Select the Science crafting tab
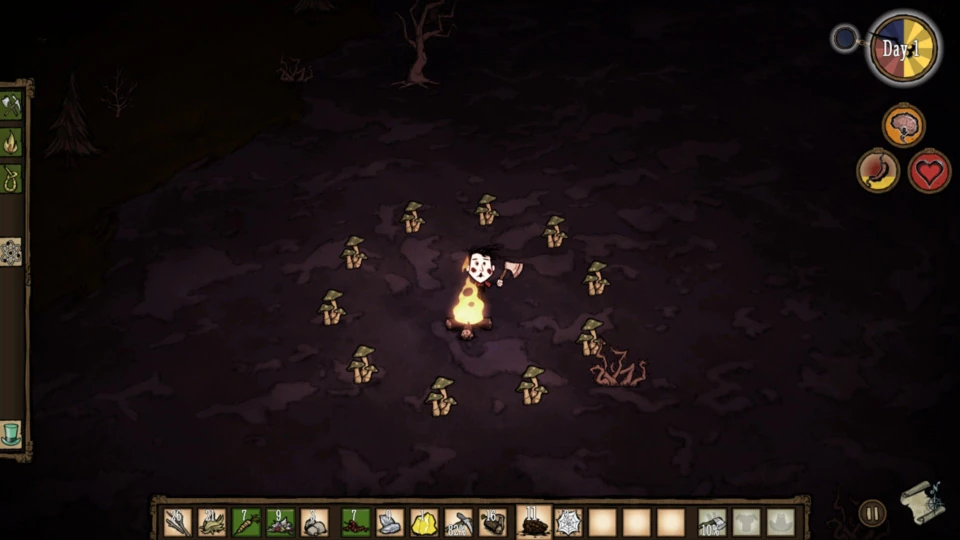This screenshot has height=540, width=960. [x=11, y=252]
